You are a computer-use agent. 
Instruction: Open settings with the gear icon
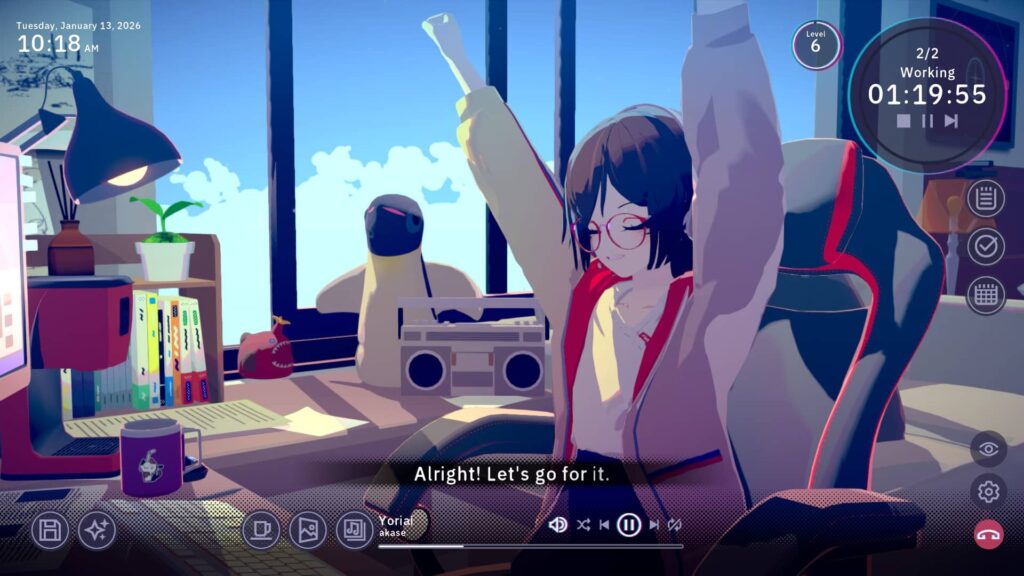988,491
